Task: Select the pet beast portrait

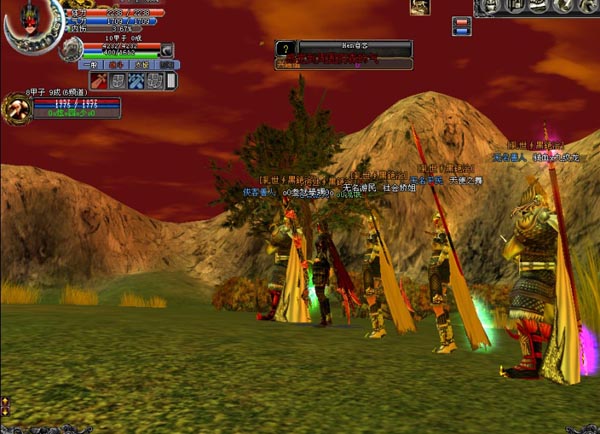Action: (x=70, y=49)
